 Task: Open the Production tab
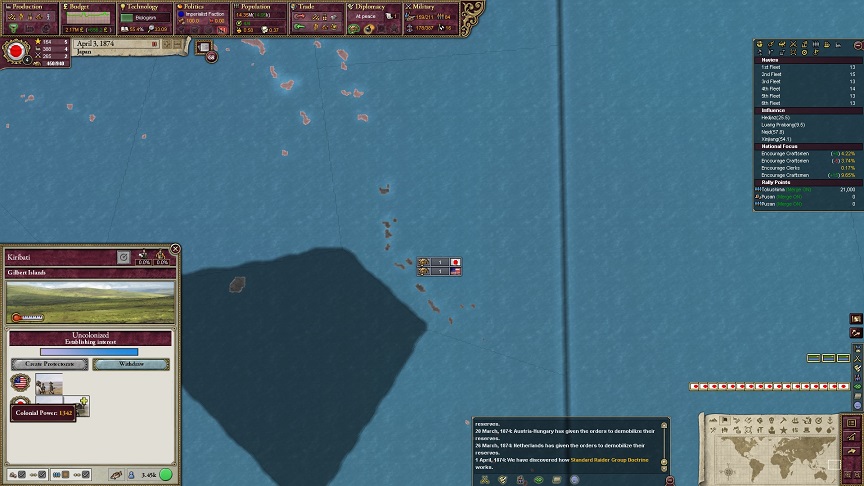pyautogui.click(x=28, y=7)
